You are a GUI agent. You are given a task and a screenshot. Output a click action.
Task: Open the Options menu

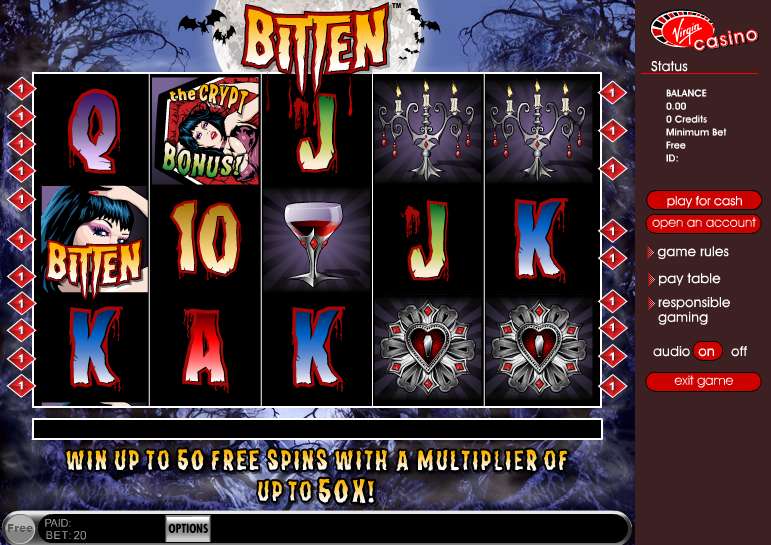coord(188,528)
